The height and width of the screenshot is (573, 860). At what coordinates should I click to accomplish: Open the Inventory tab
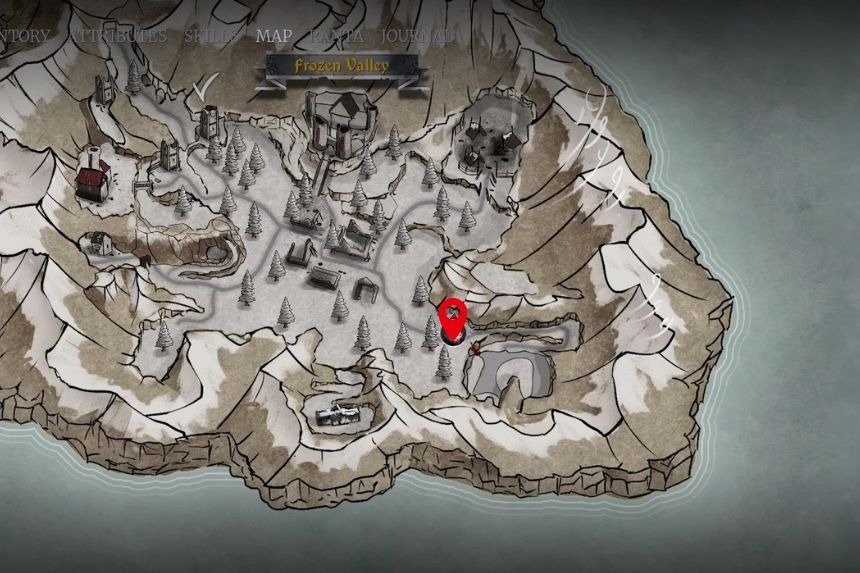click(22, 36)
